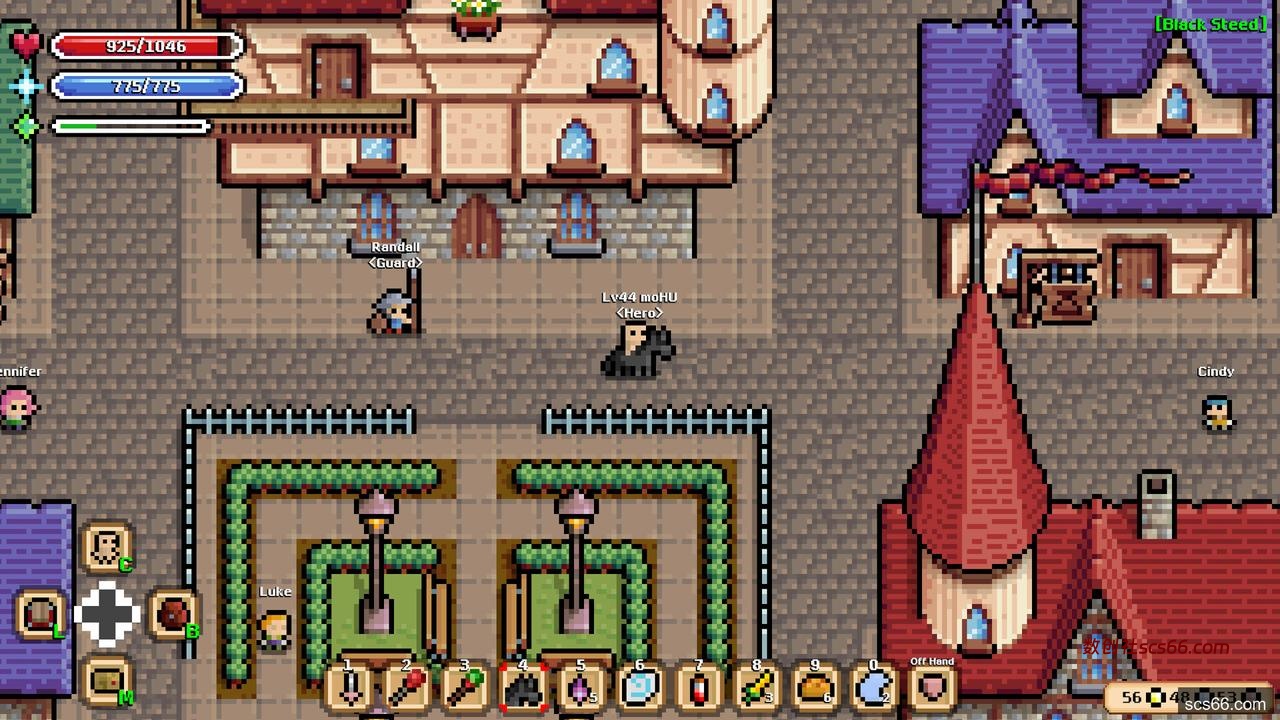Image resolution: width=1280 pixels, height=720 pixels.
Task: Select the green-tipped staff in slot 3
Action: (465, 689)
